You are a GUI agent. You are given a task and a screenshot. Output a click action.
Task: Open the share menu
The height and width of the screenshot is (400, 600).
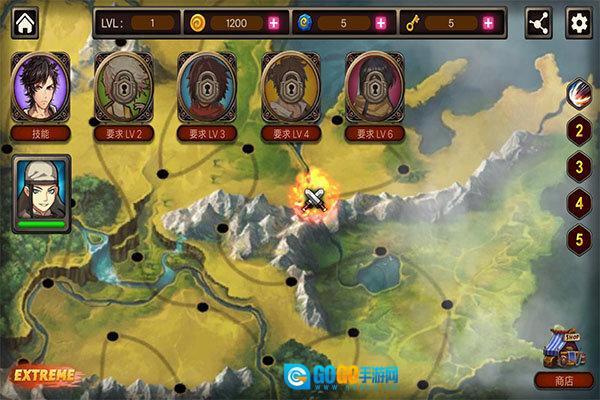point(540,22)
